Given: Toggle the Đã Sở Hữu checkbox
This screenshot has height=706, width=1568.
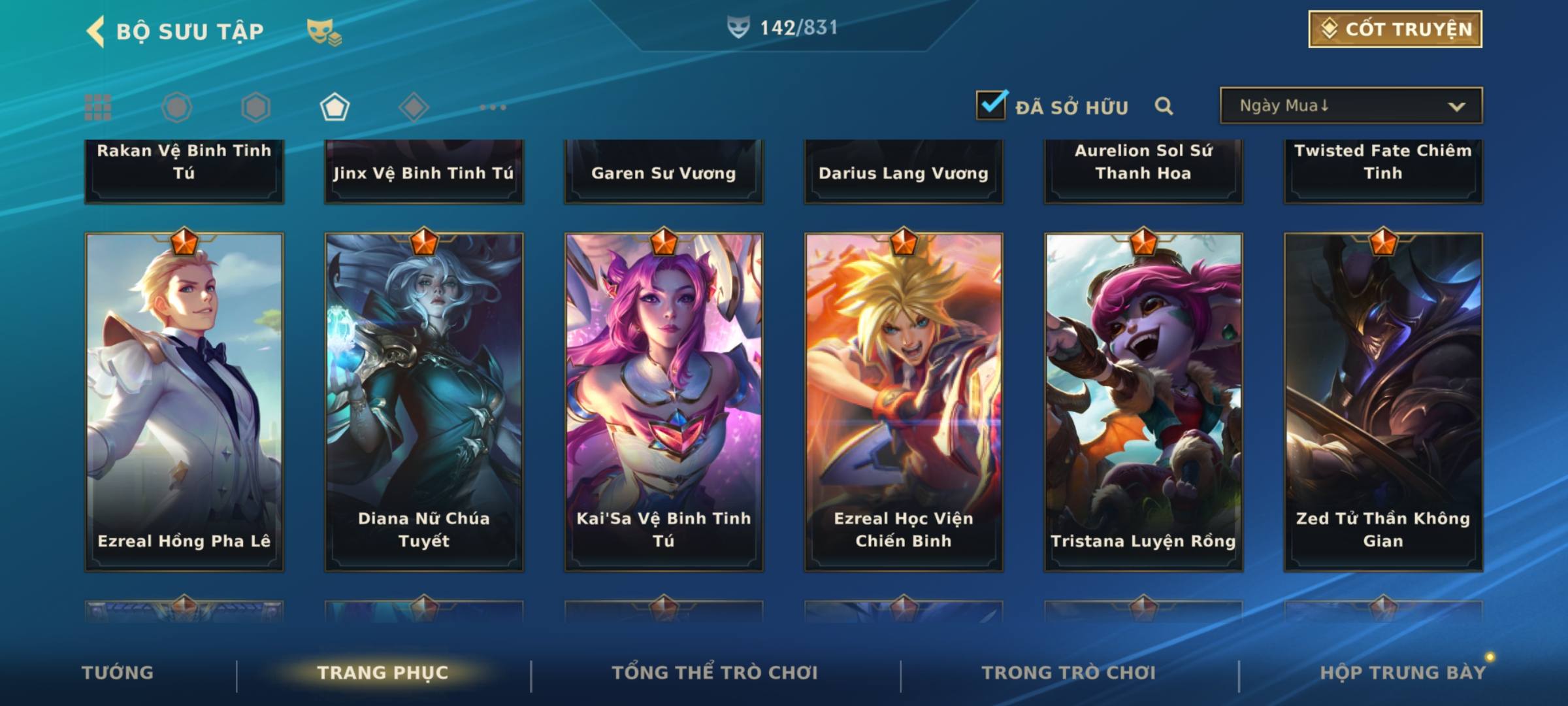Looking at the screenshot, I should [991, 105].
